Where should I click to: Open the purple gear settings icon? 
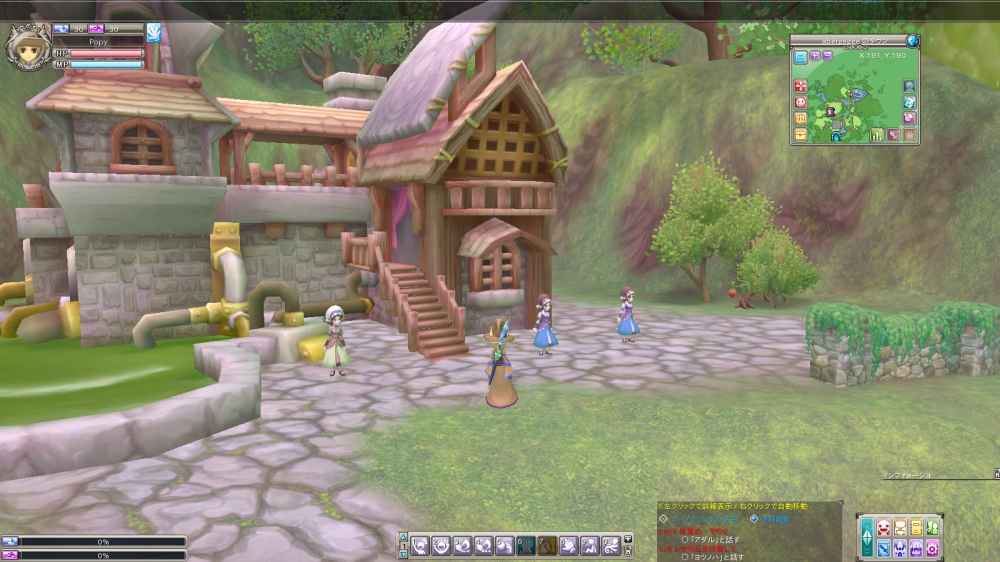[932, 548]
